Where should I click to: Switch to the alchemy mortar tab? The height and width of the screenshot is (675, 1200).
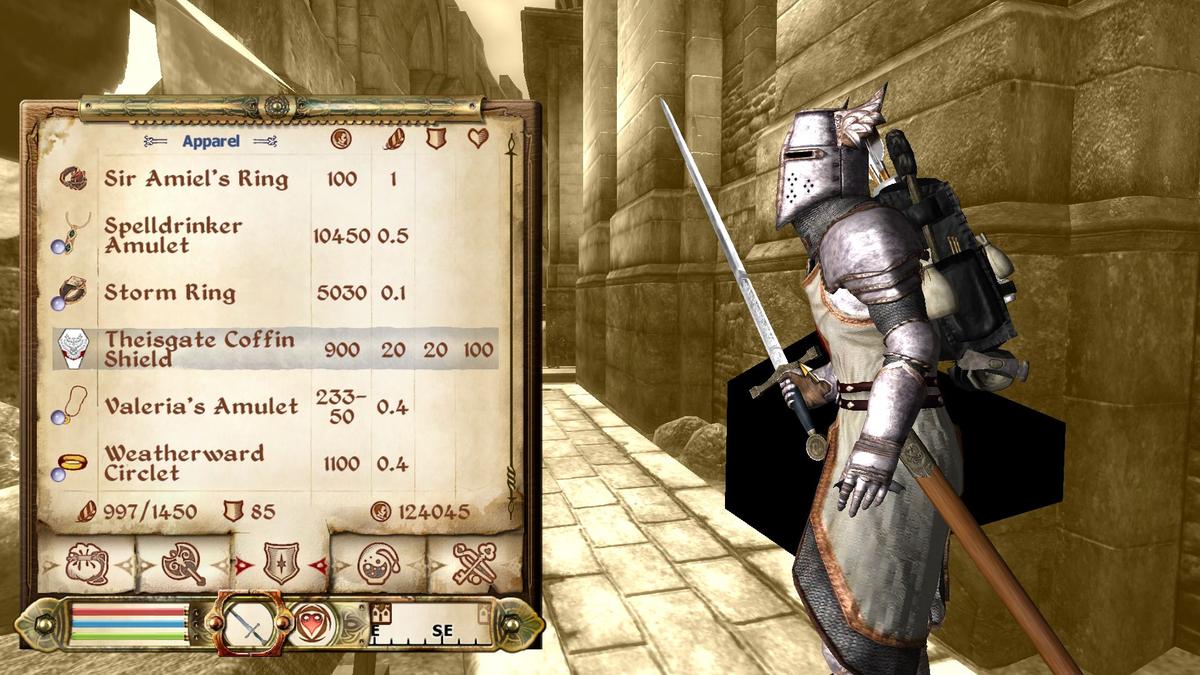pyautogui.click(x=379, y=565)
